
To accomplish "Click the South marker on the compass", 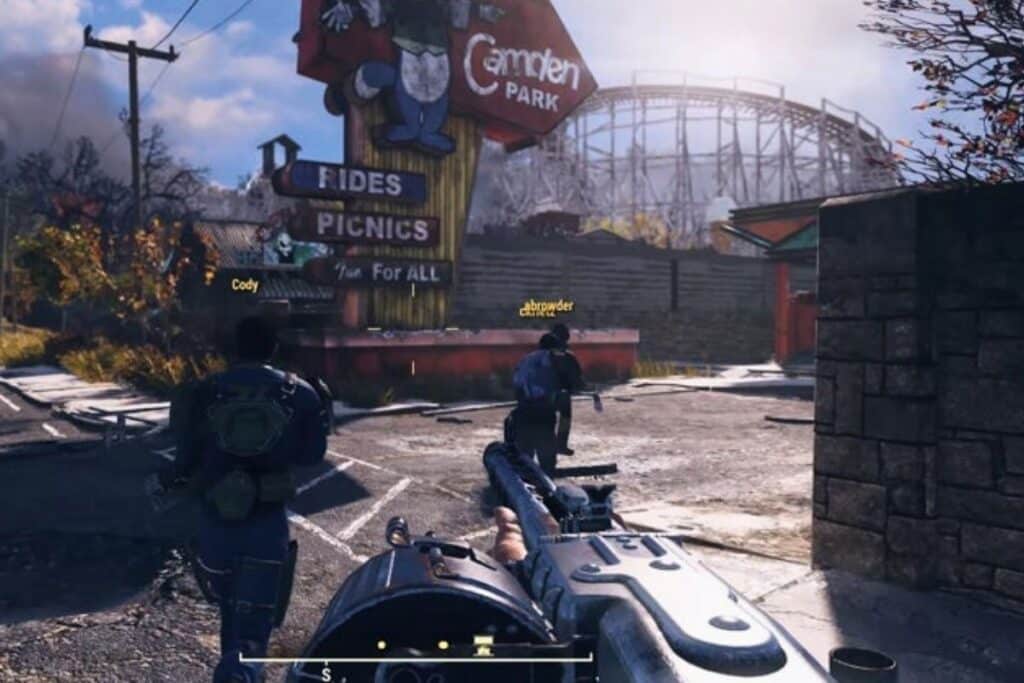I will point(326,675).
